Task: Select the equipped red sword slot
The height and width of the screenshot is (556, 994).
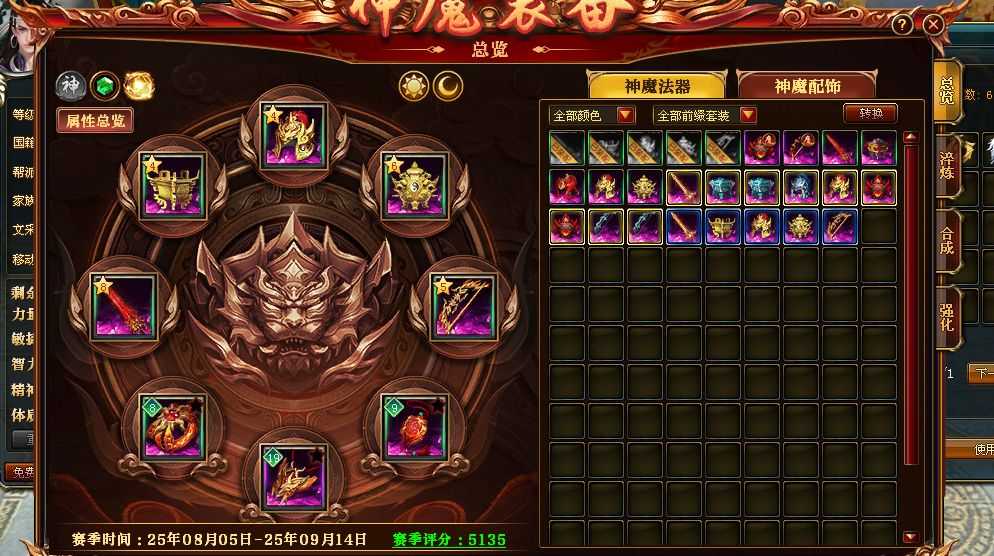Action: (x=124, y=306)
